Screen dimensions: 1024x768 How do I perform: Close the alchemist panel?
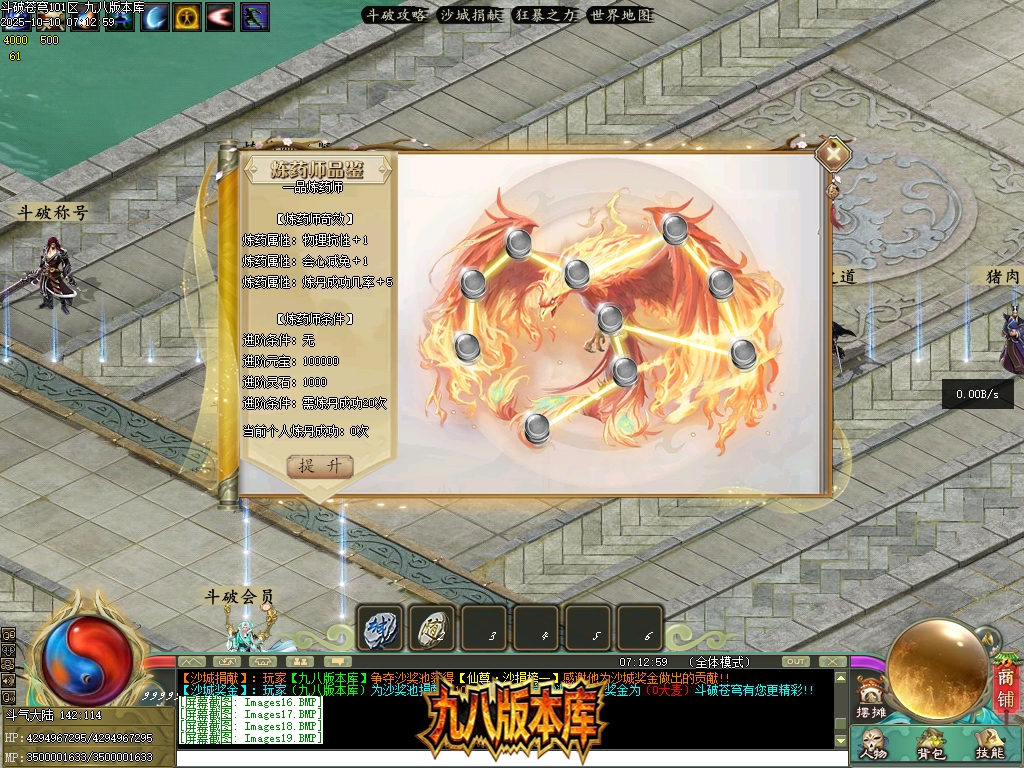[x=833, y=153]
